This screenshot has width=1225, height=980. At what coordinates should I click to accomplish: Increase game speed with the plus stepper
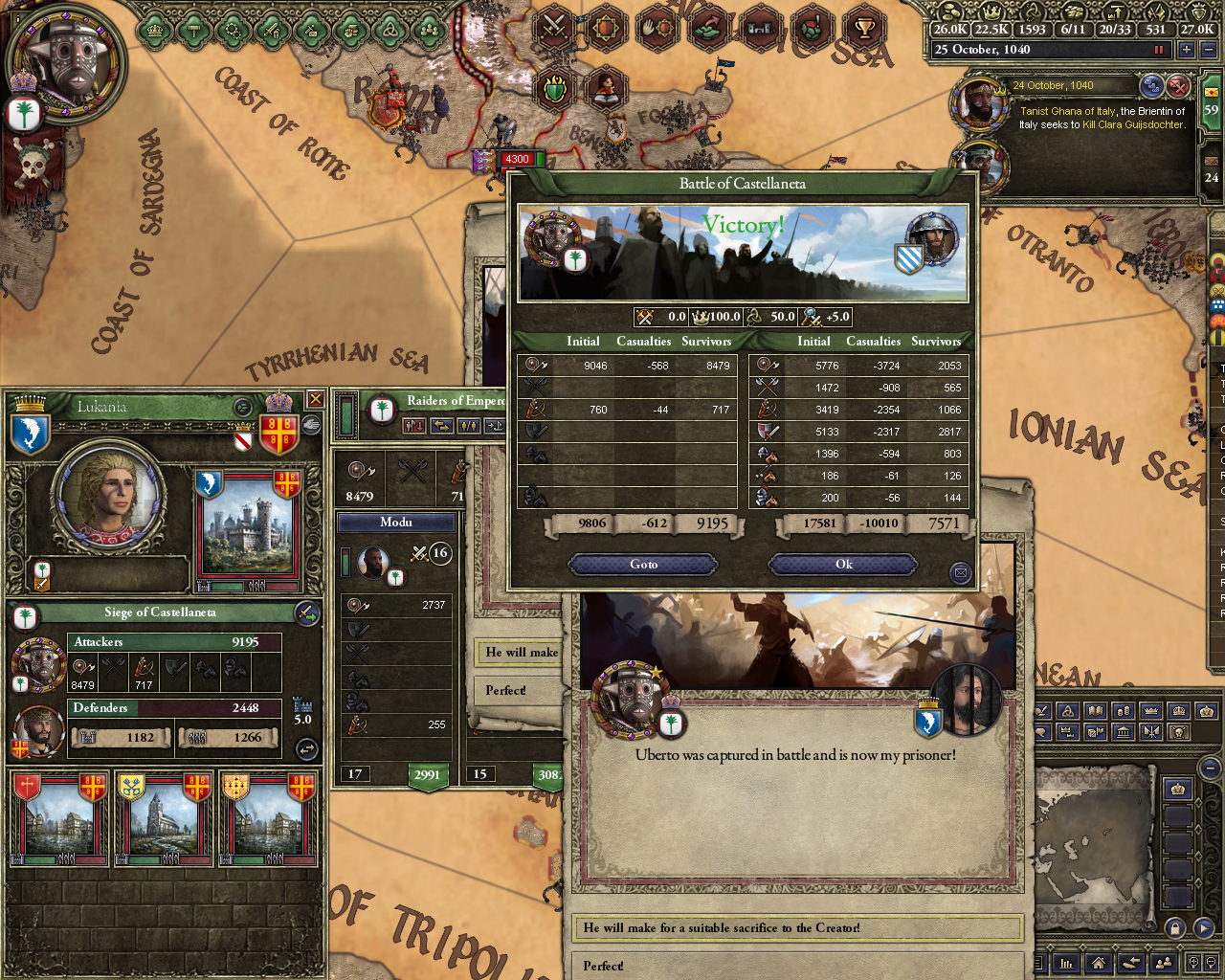[x=1187, y=49]
